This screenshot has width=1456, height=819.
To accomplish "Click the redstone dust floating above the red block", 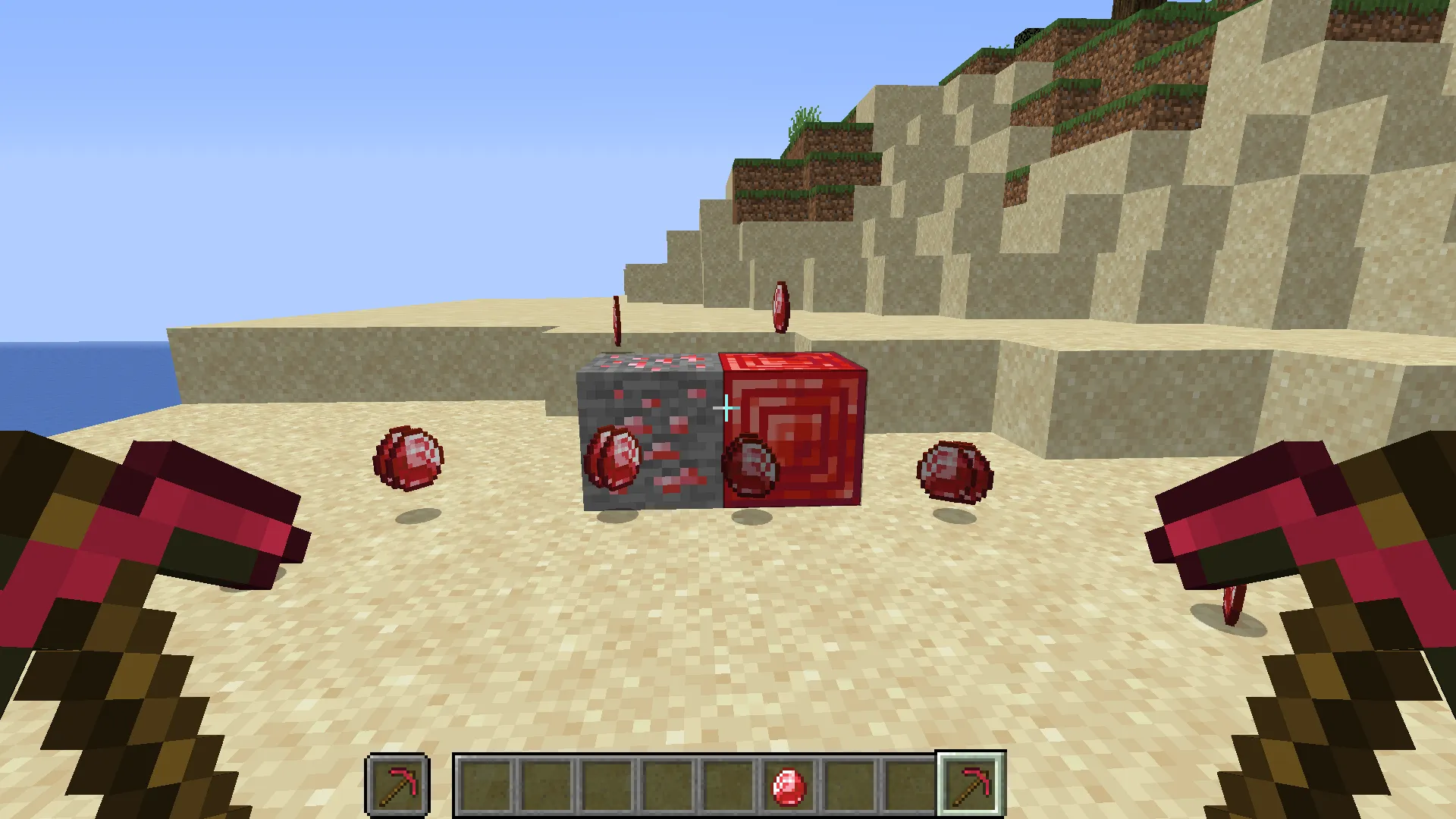I will coord(781,307).
